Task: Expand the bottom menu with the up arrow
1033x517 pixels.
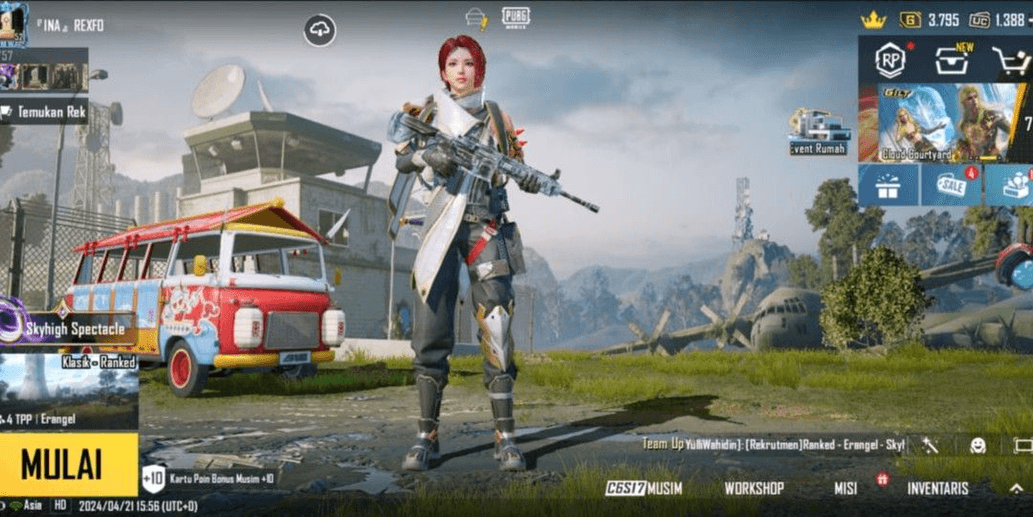Action: 1015,488
